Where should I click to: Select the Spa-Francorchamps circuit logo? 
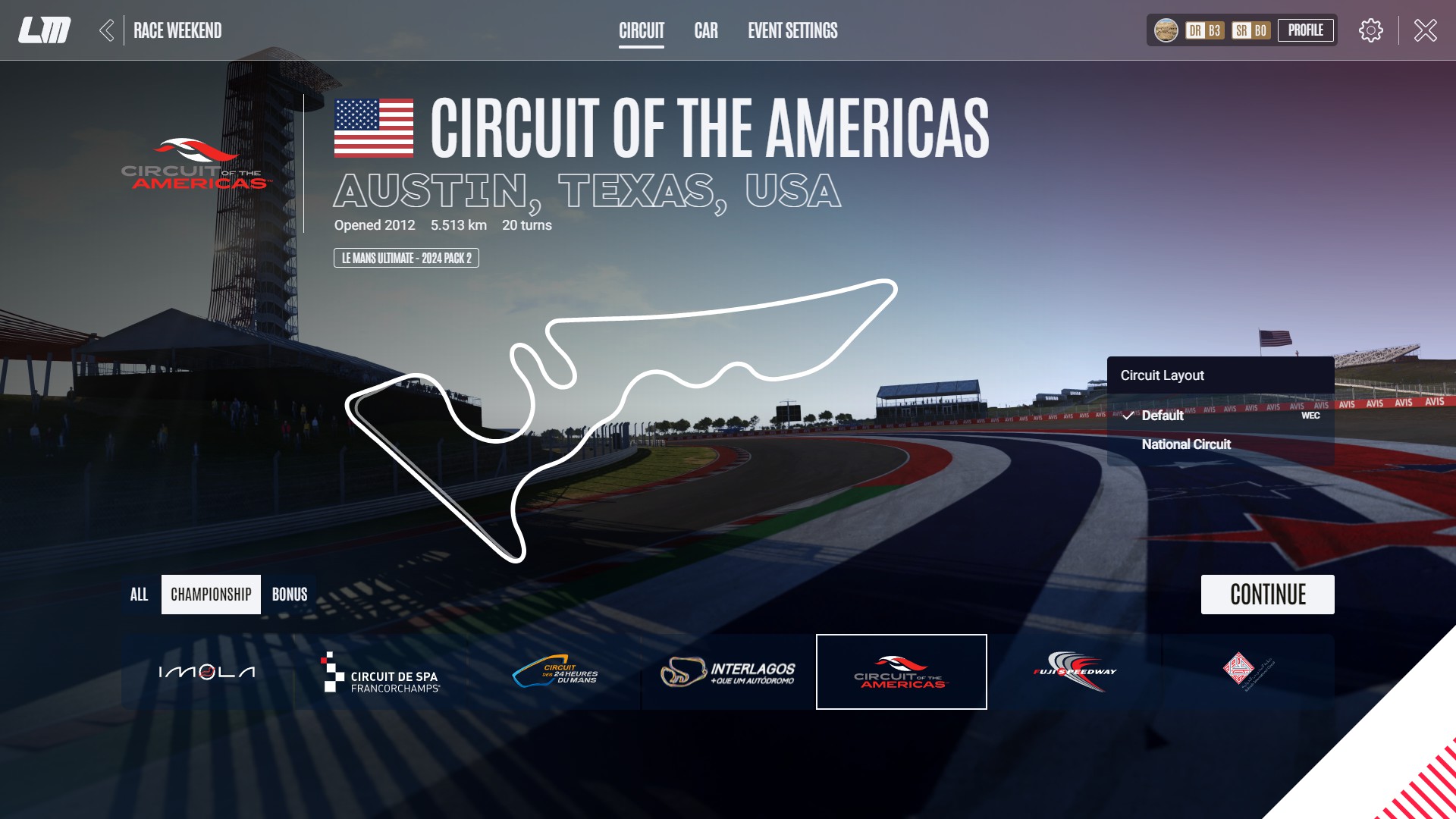coord(379,672)
